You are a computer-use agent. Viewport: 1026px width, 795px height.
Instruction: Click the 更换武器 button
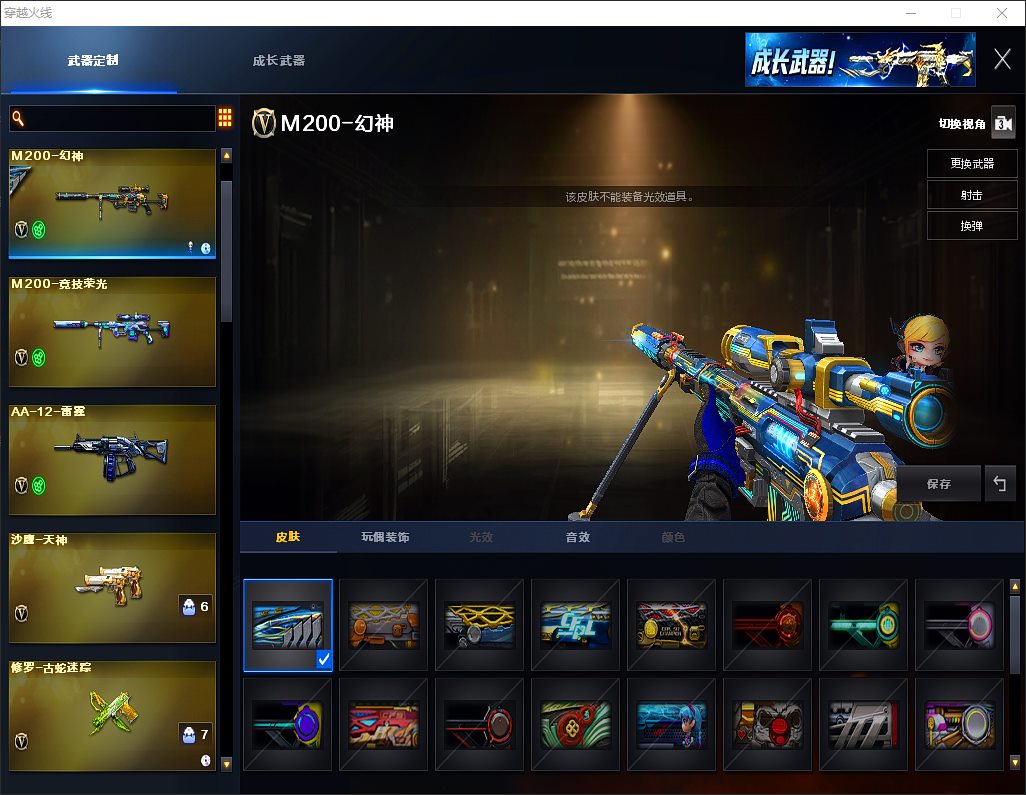pyautogui.click(x=972, y=164)
